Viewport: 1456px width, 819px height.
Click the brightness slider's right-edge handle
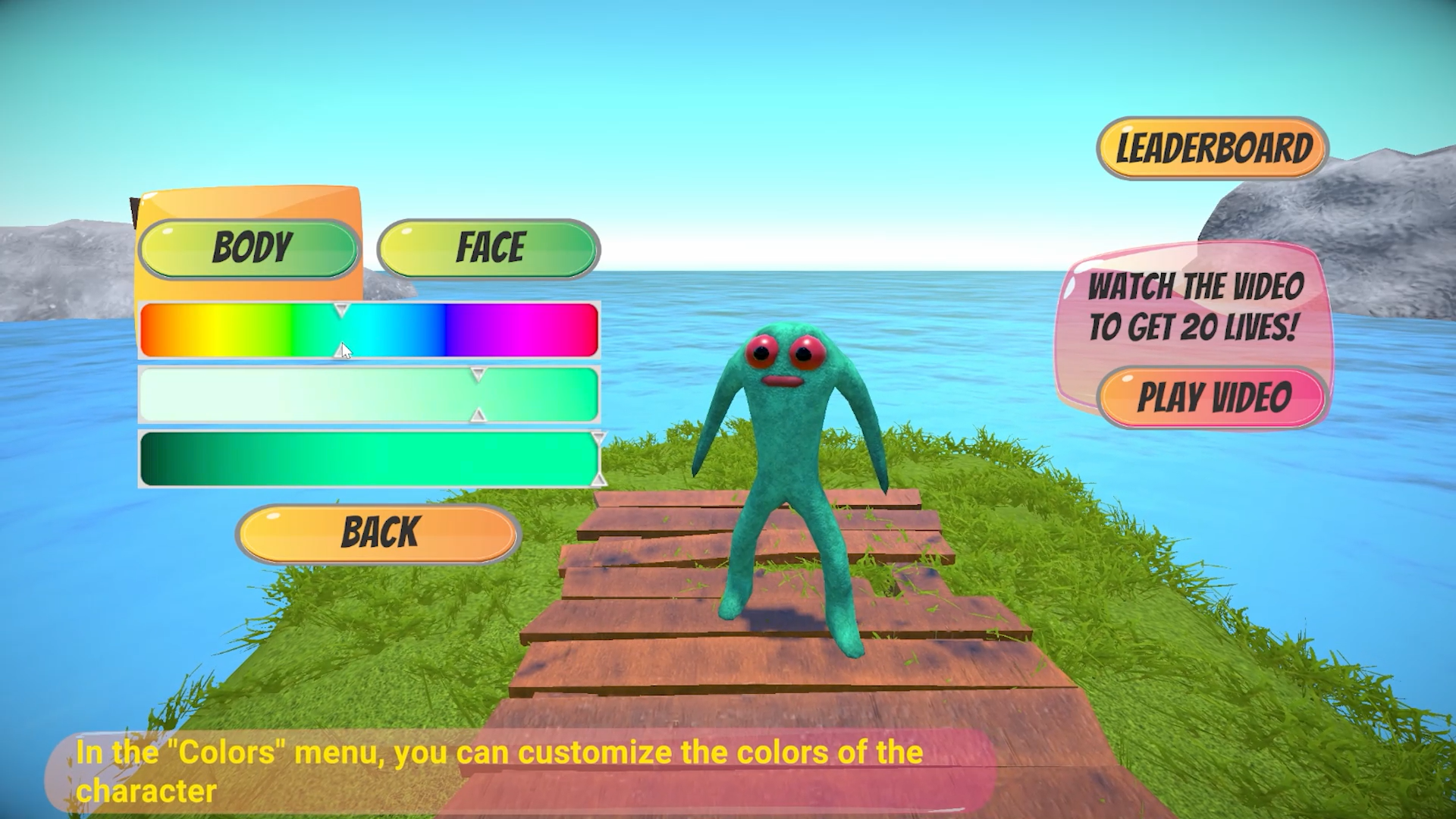598,459
